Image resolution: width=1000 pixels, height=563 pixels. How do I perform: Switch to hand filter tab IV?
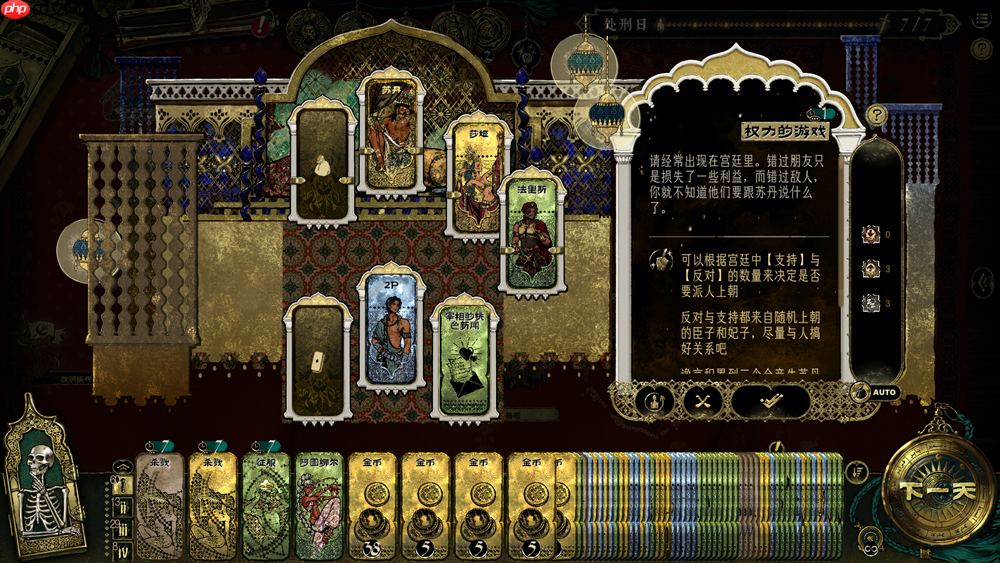(x=123, y=552)
